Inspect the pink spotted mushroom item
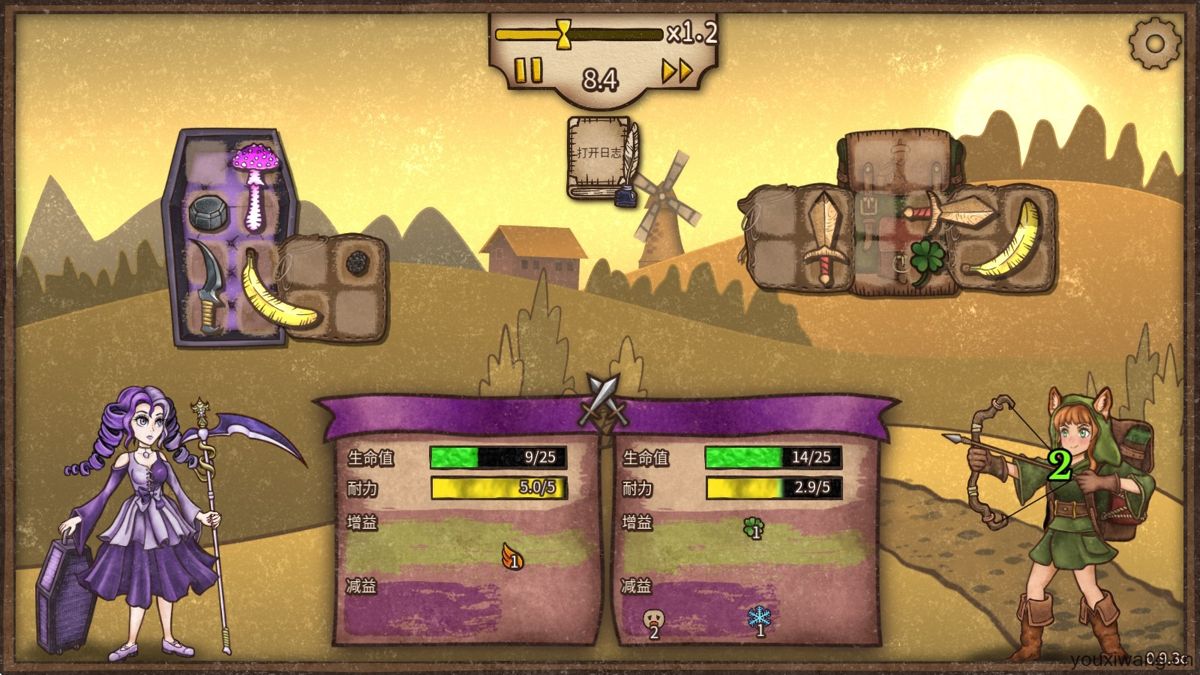Viewport: 1200px width, 675px height. coord(253,183)
